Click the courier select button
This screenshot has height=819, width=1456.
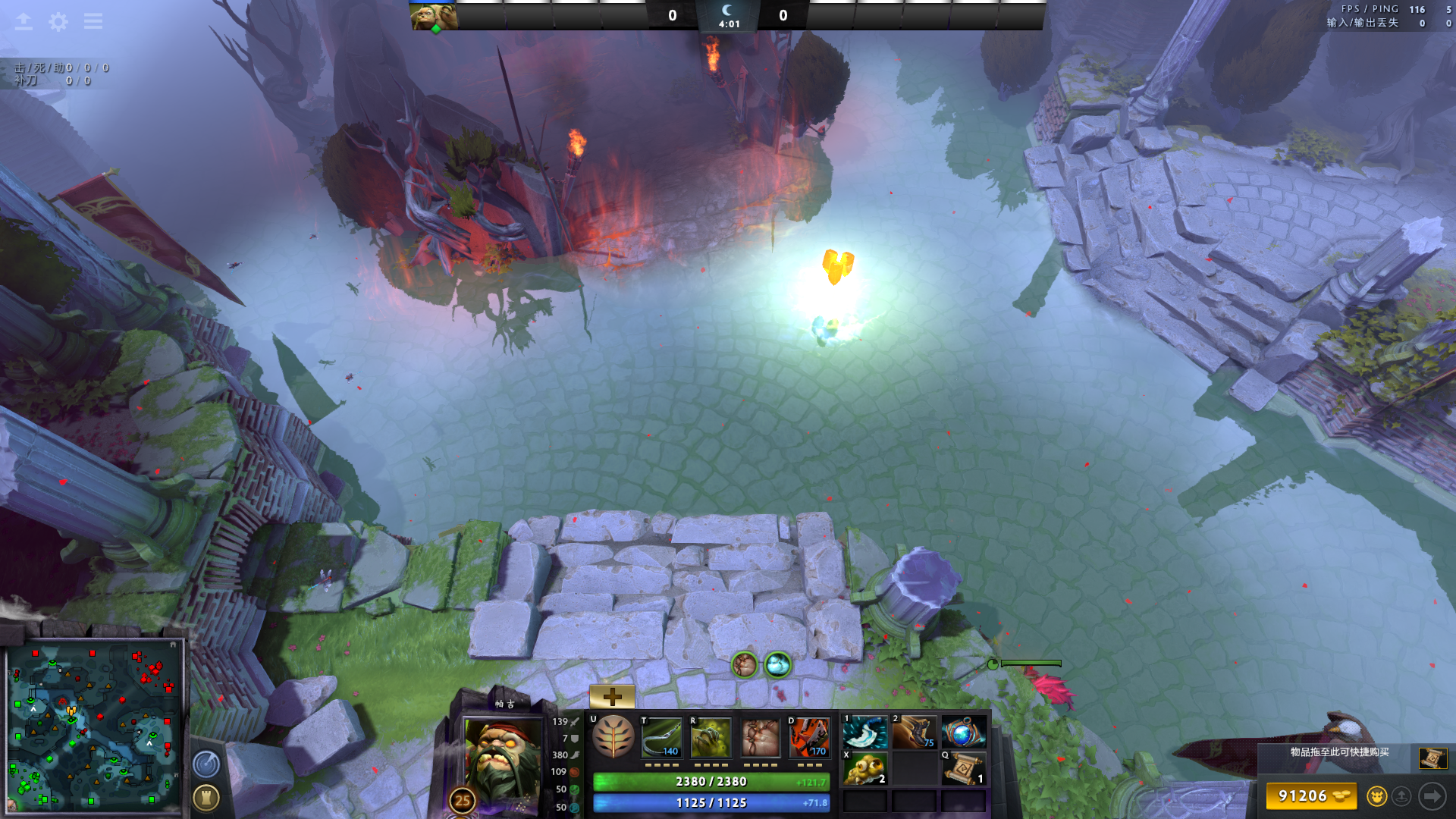(1376, 796)
